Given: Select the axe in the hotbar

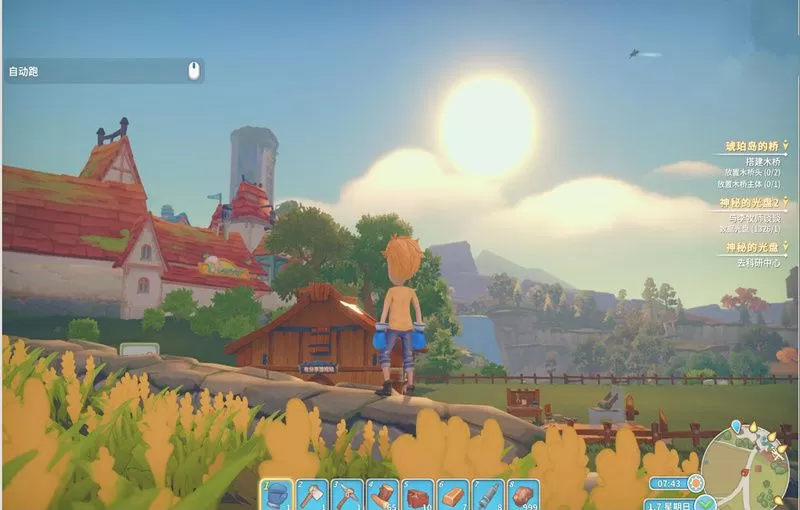Looking at the screenshot, I should click(x=312, y=495).
